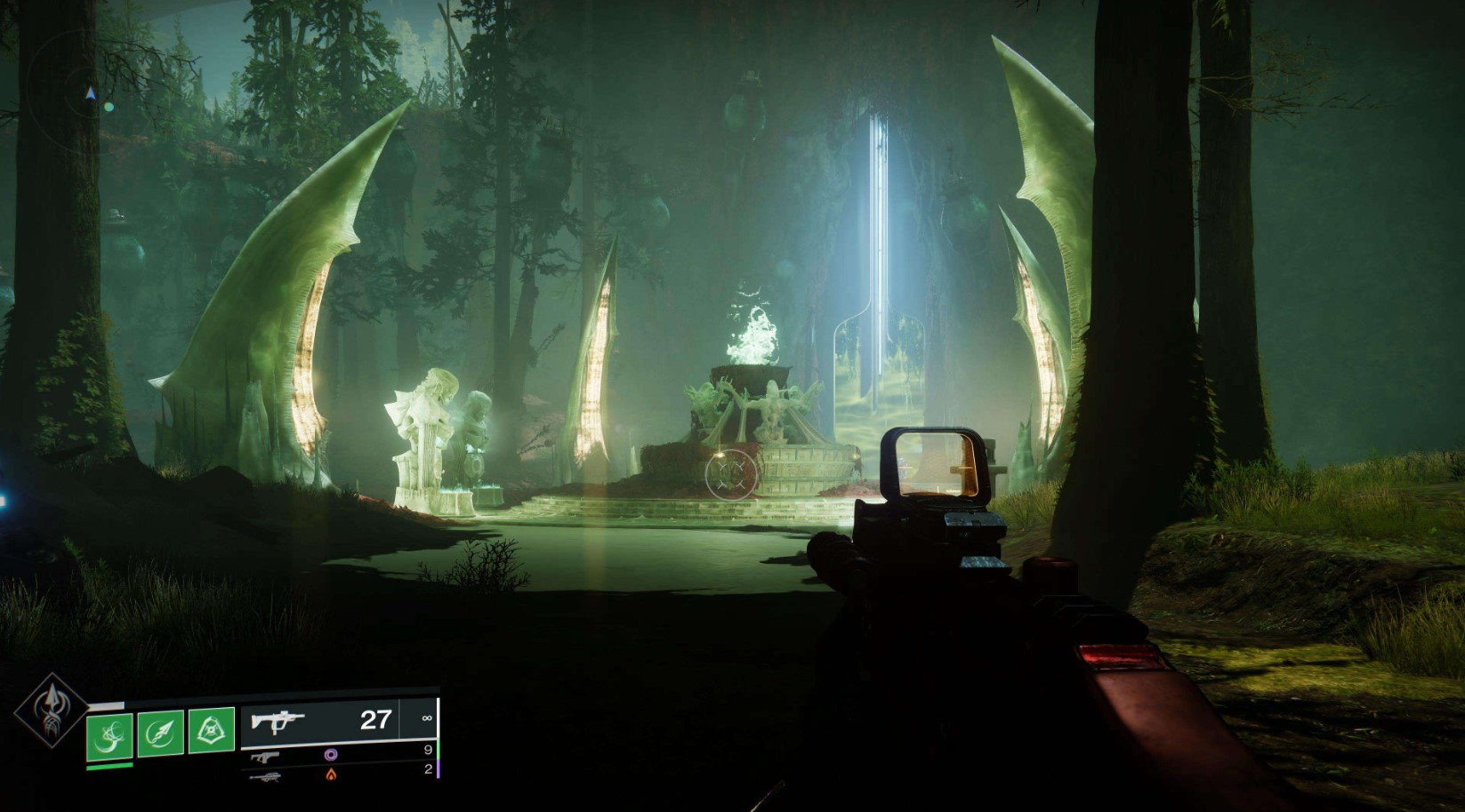Switch to the solar heavy weapon
The width and height of the screenshot is (1465, 812).
[x=338, y=775]
